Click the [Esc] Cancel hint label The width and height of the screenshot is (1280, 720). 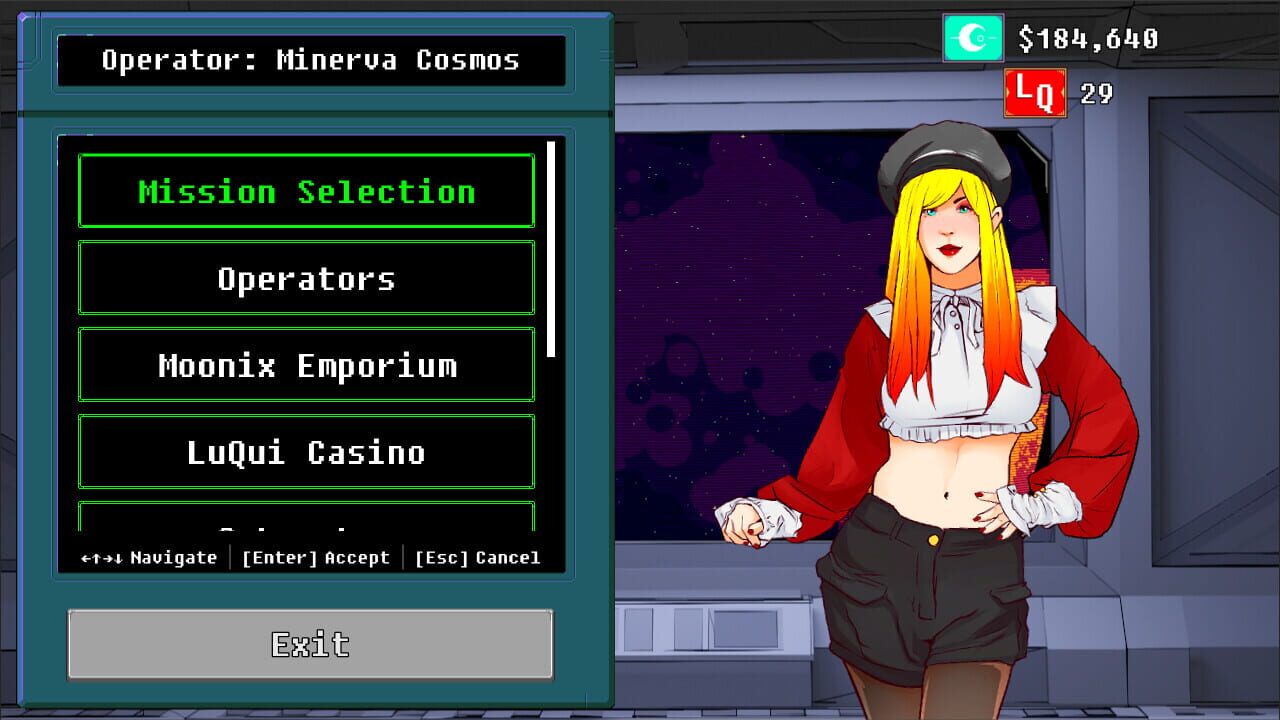477,558
